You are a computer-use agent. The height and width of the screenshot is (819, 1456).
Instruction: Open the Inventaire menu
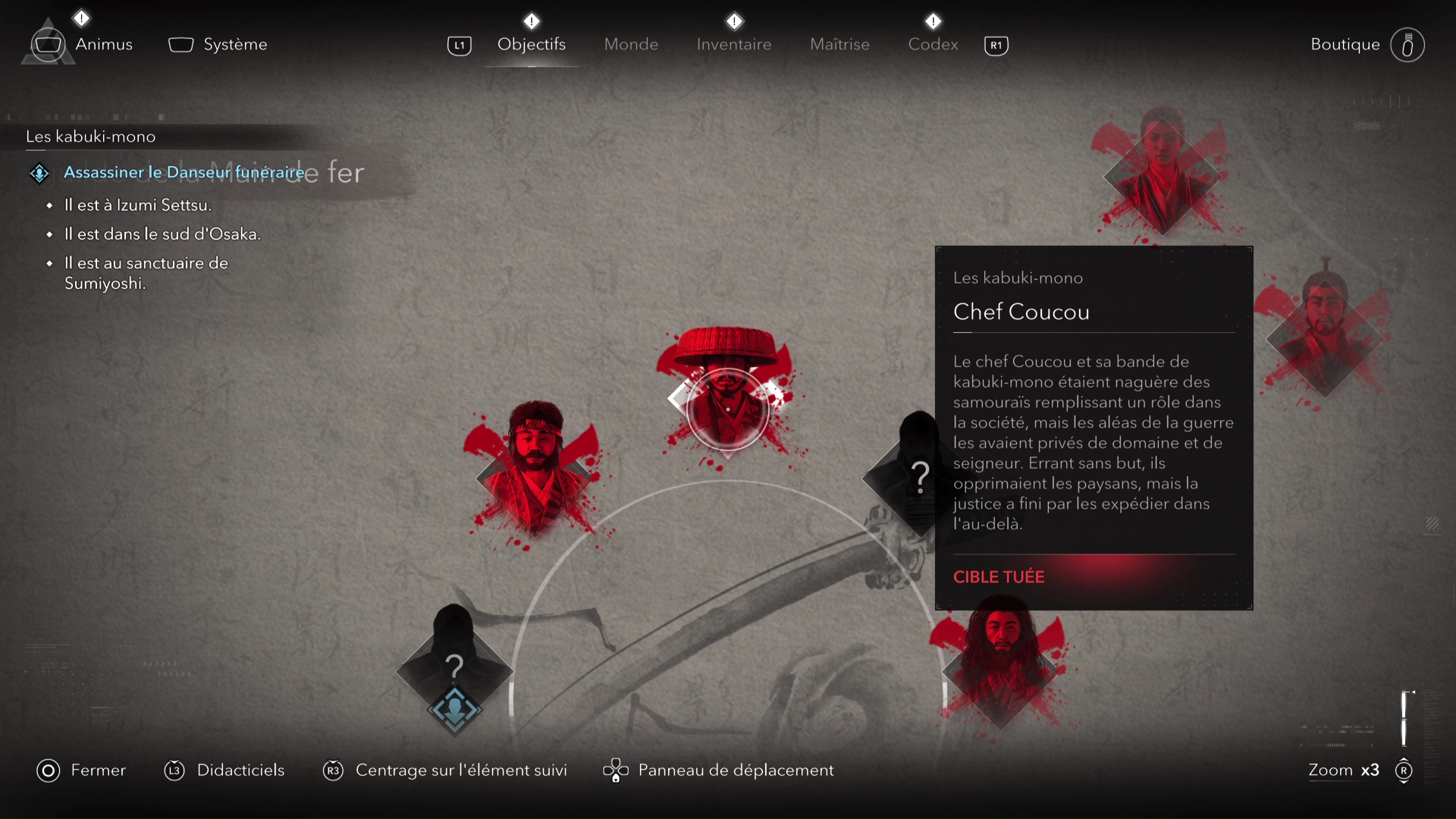pyautogui.click(x=733, y=44)
